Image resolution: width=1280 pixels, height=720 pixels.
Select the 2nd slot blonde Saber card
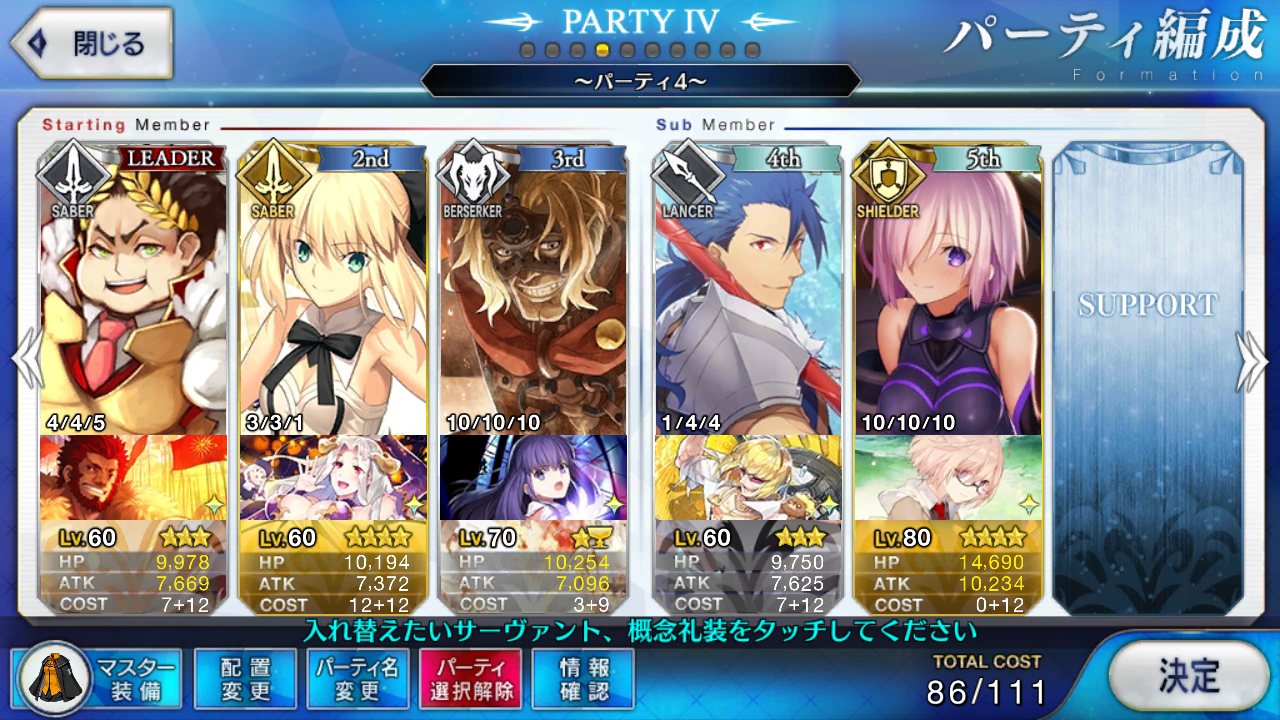333,290
